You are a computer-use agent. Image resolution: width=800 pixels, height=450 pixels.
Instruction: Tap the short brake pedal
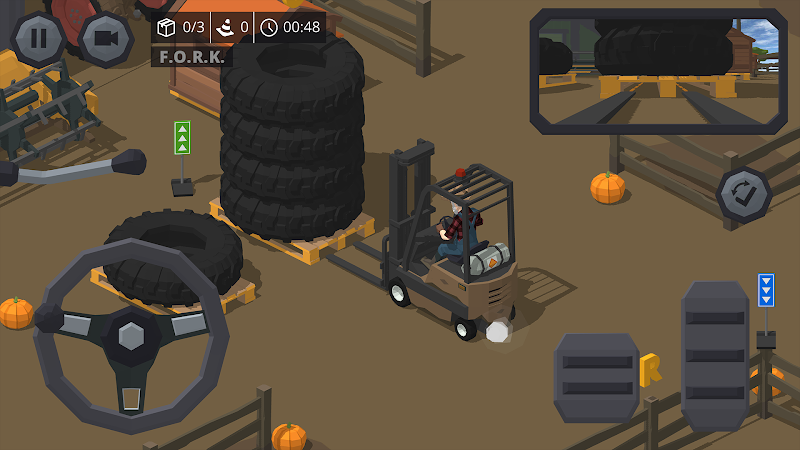coord(596,377)
